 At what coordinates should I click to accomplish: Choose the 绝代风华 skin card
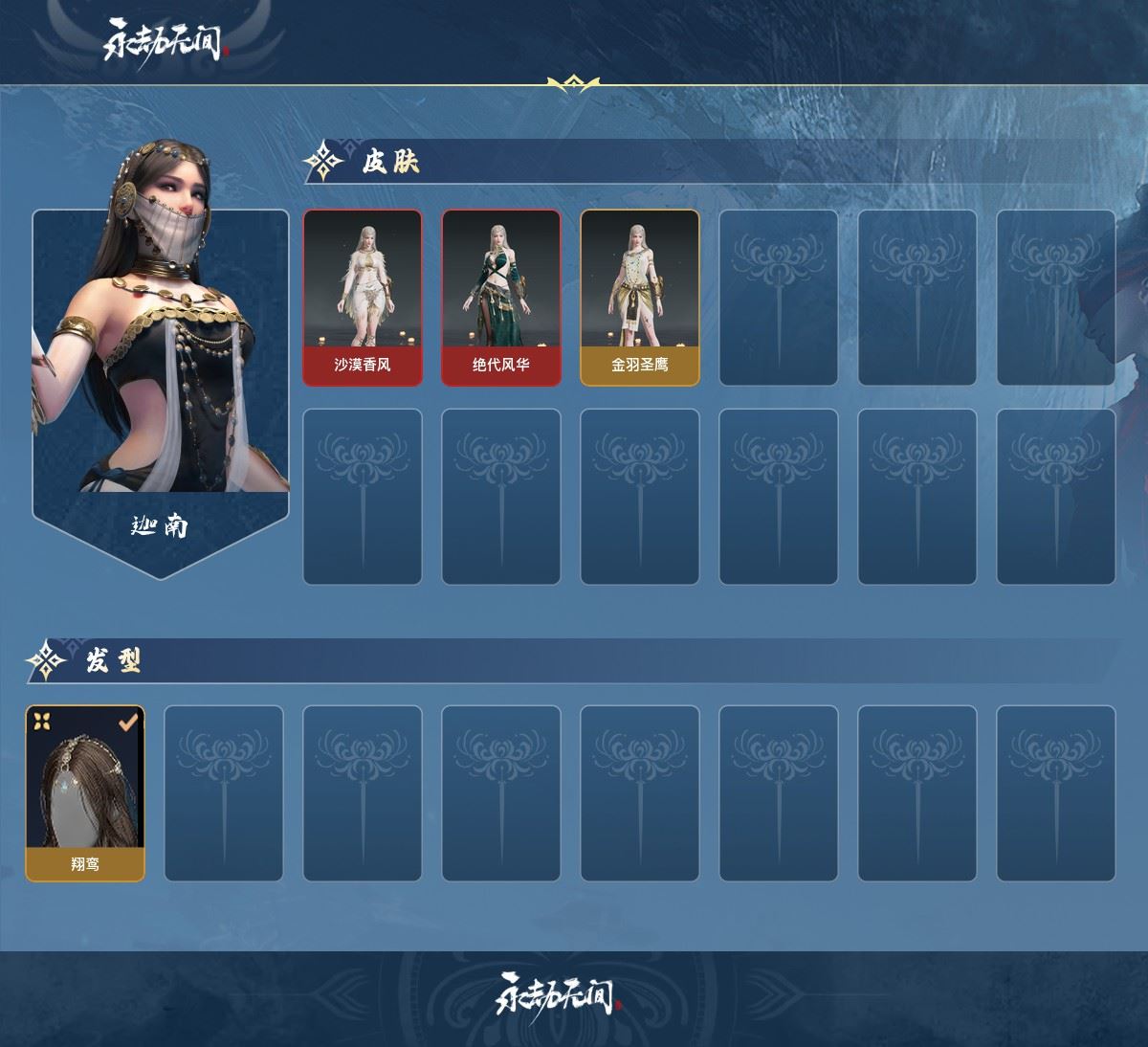(500, 298)
